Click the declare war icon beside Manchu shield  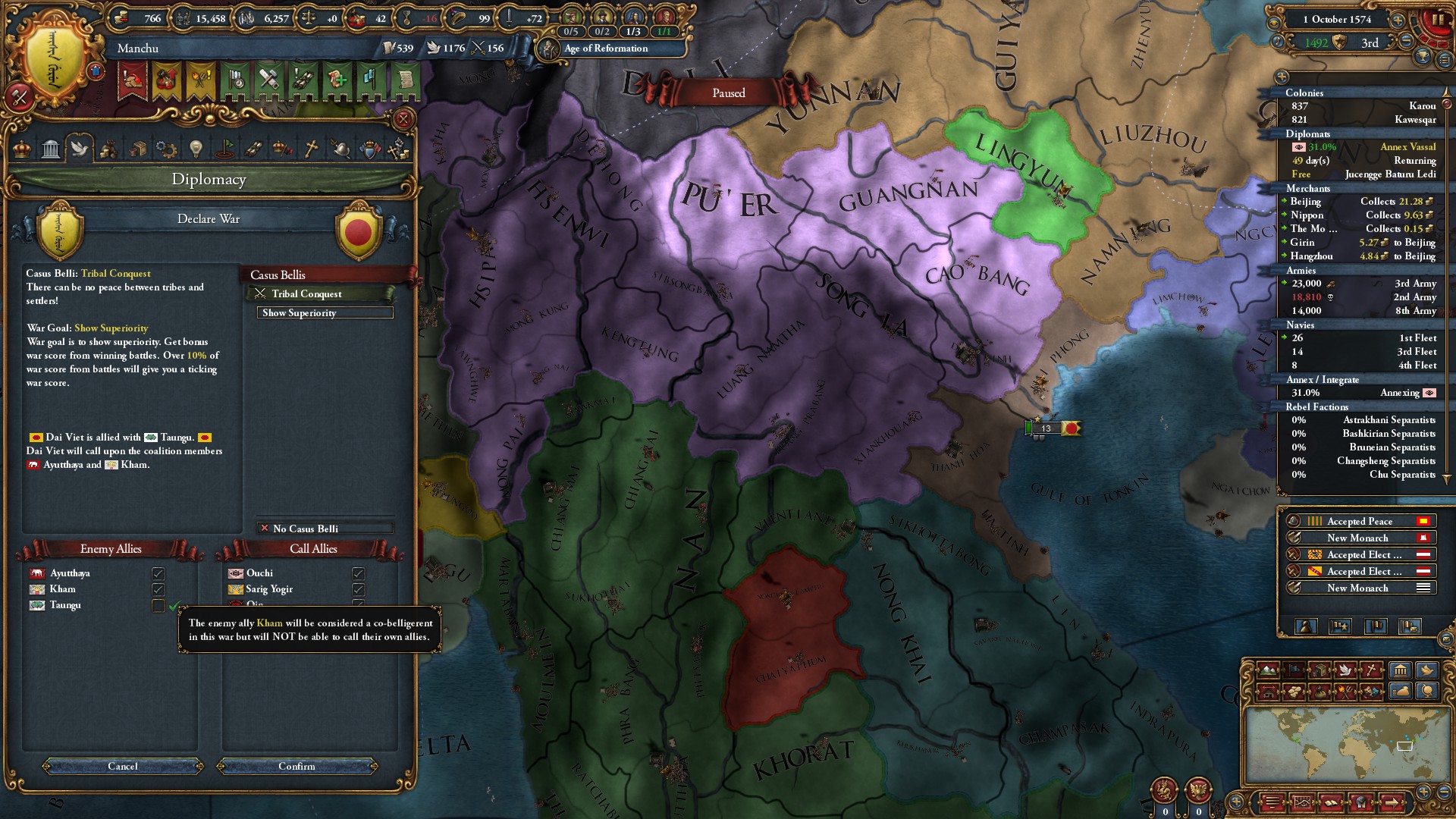(19, 97)
